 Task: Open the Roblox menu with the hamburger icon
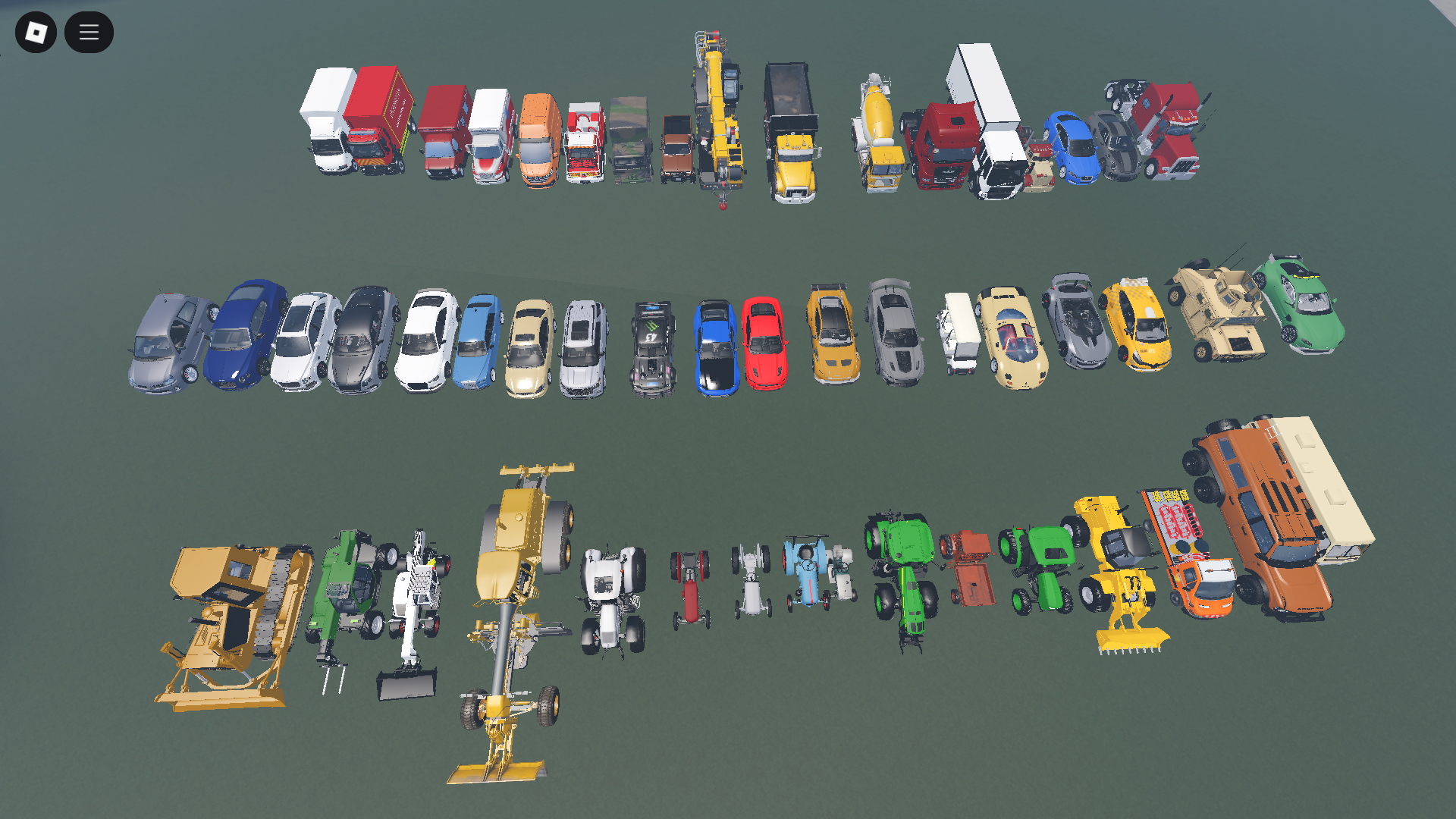pyautogui.click(x=89, y=32)
